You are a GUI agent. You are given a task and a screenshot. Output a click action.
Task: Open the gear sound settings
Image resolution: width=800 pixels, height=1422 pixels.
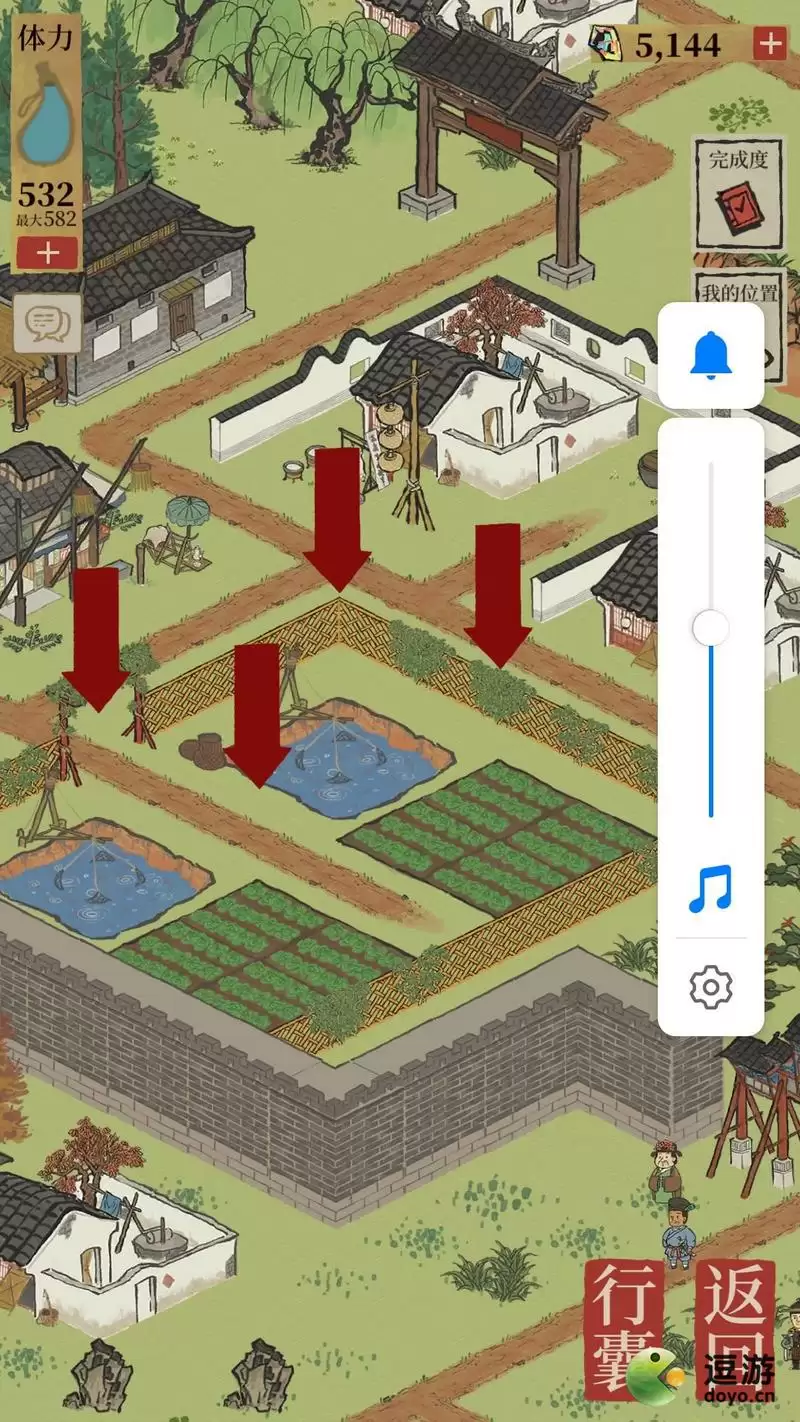coord(711,988)
